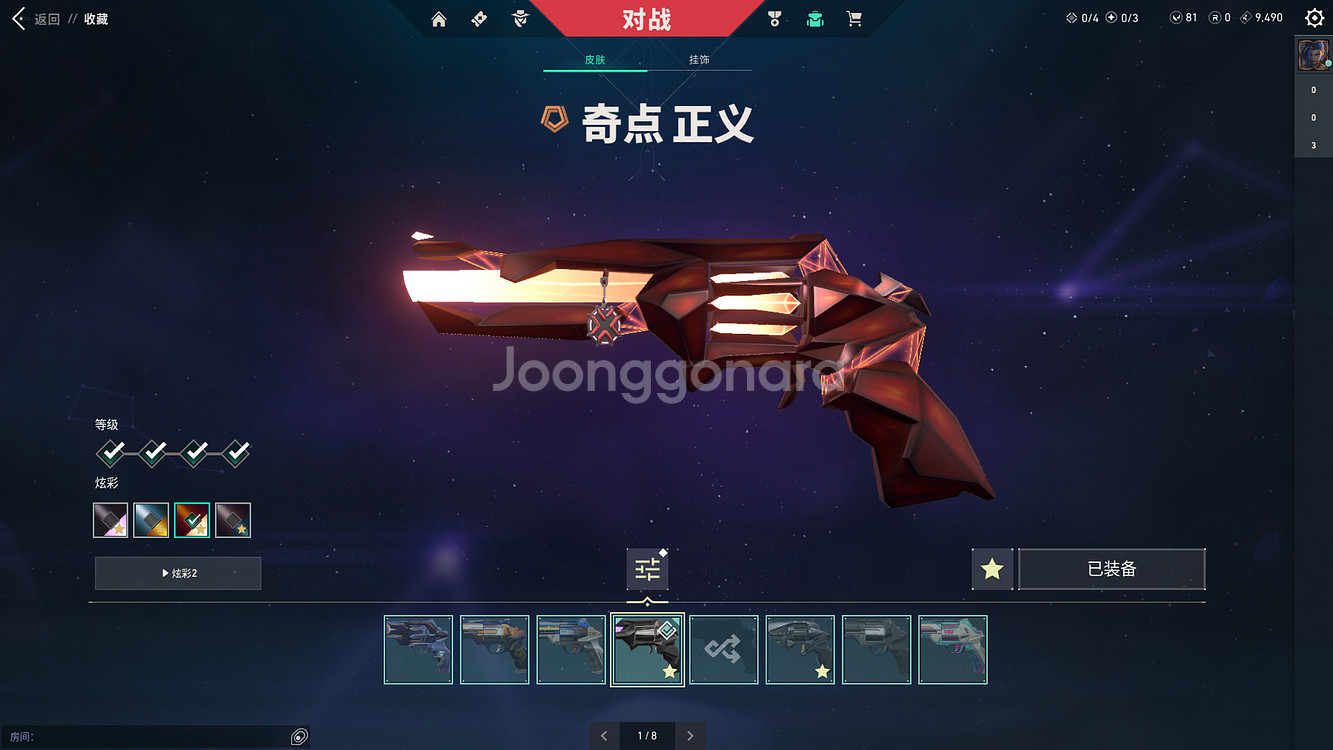This screenshot has width=1333, height=750.
Task: Open the sliders filter button
Action: pyautogui.click(x=647, y=570)
